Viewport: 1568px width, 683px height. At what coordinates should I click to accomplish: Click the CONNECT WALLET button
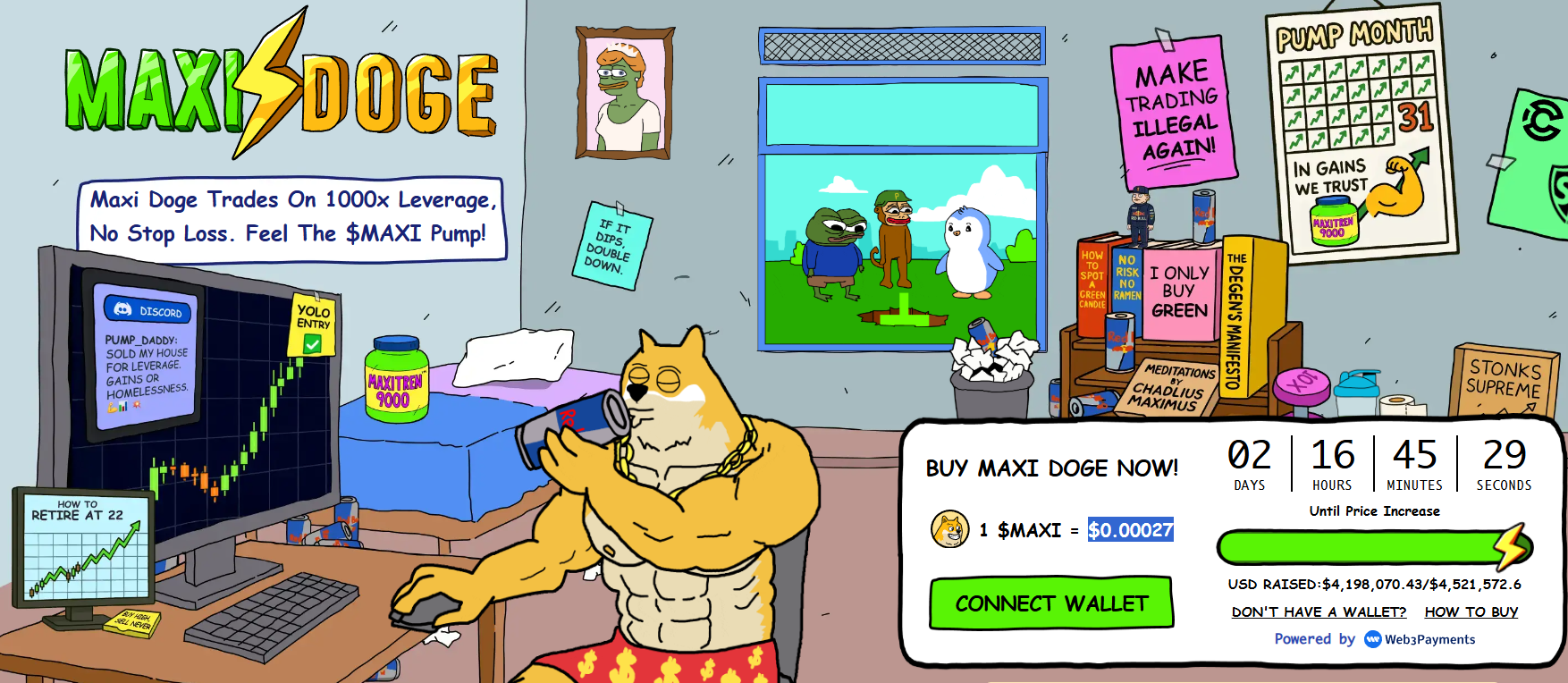(x=1051, y=603)
